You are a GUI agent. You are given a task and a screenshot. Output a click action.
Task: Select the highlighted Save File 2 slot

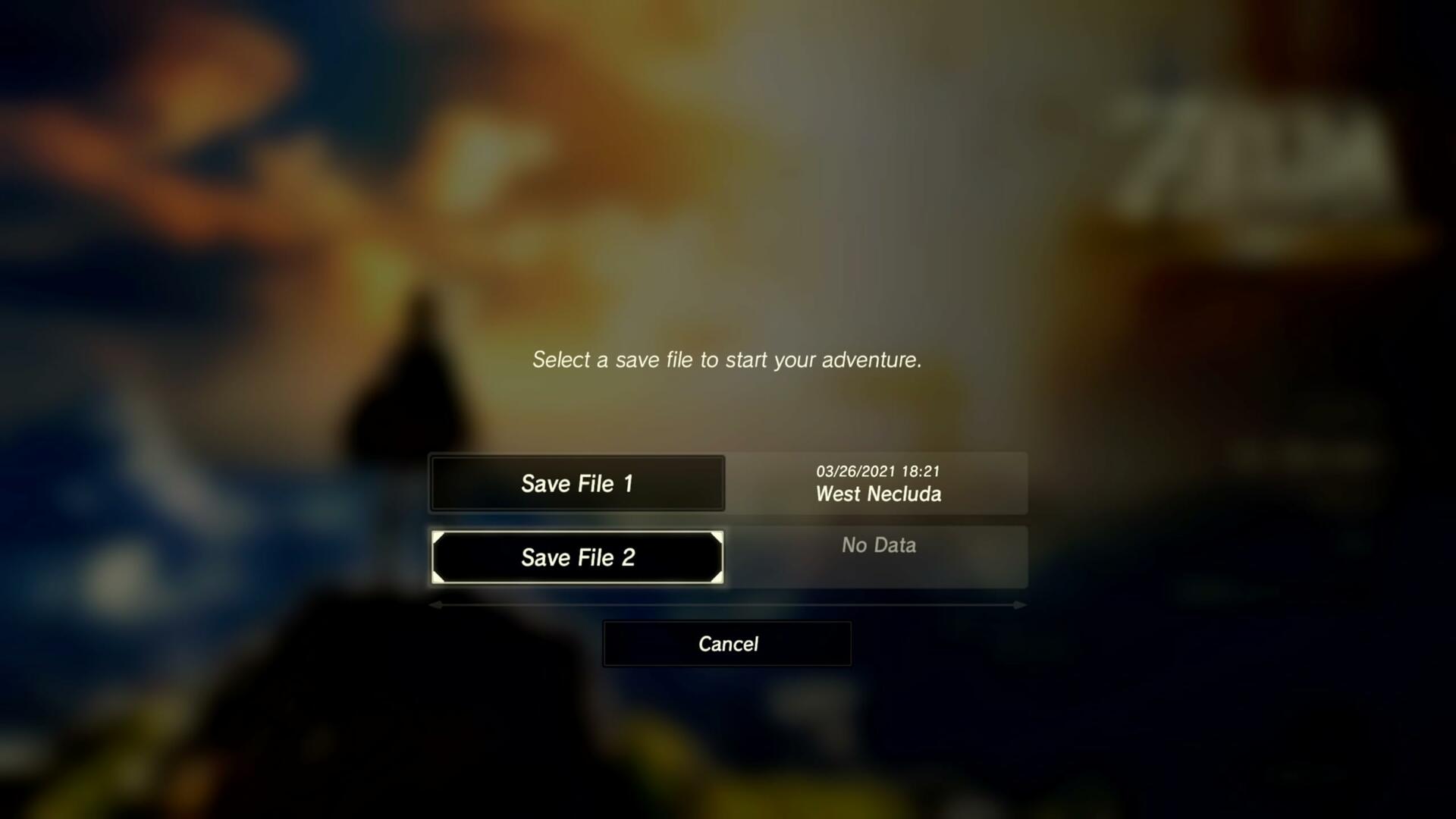[x=578, y=557]
